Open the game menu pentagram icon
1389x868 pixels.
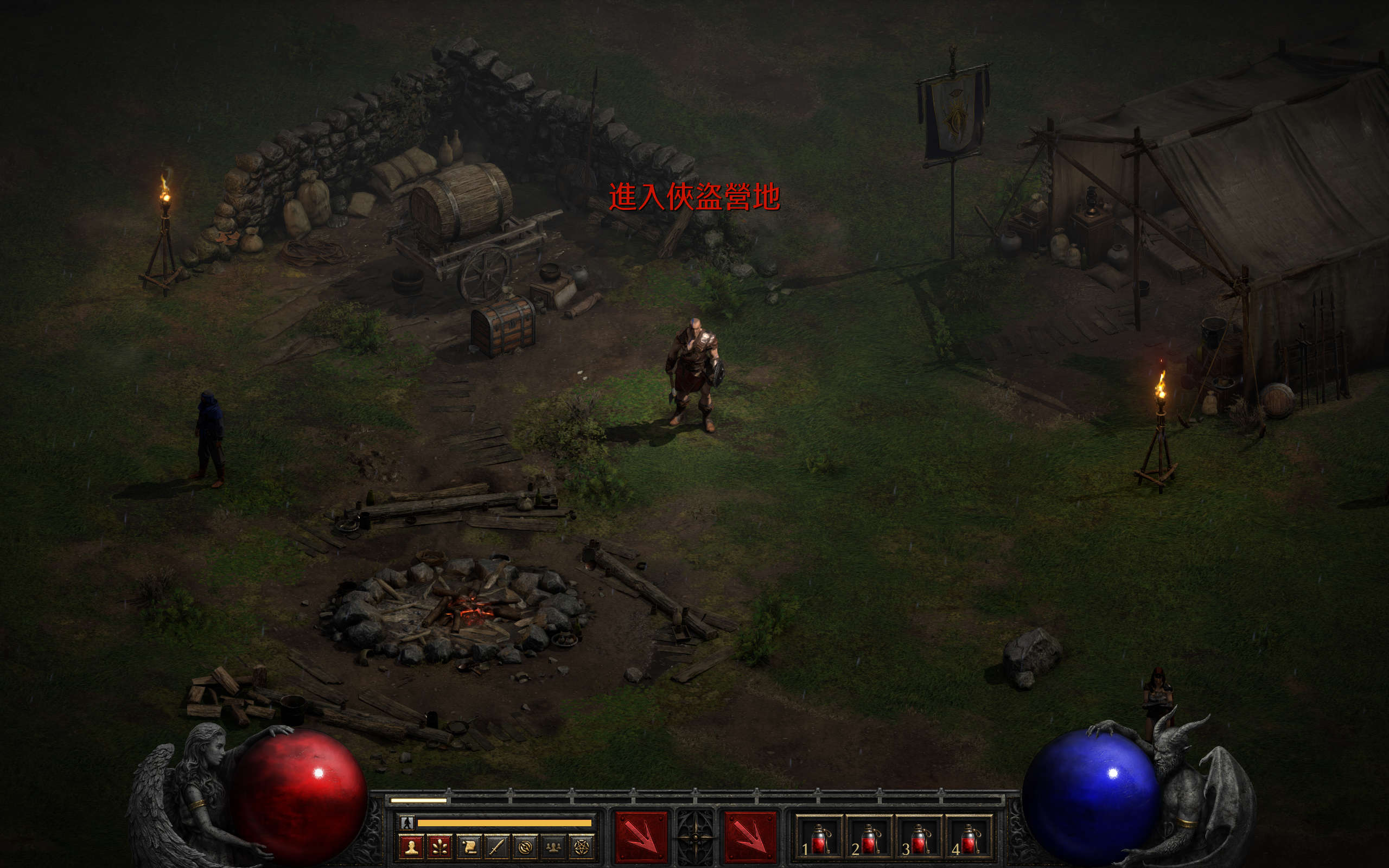(582, 847)
